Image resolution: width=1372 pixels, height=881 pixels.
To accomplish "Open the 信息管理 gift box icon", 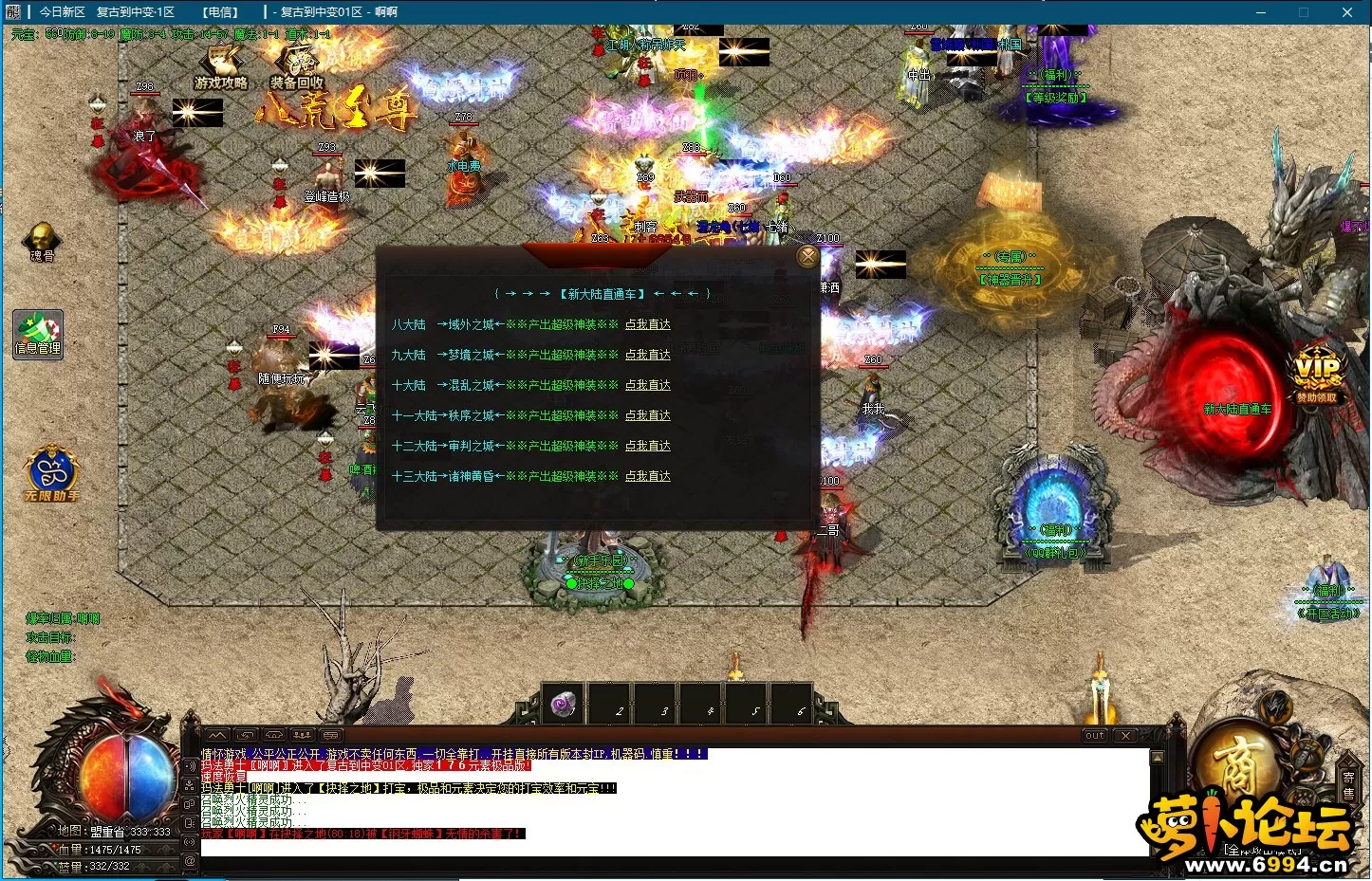I will point(37,334).
